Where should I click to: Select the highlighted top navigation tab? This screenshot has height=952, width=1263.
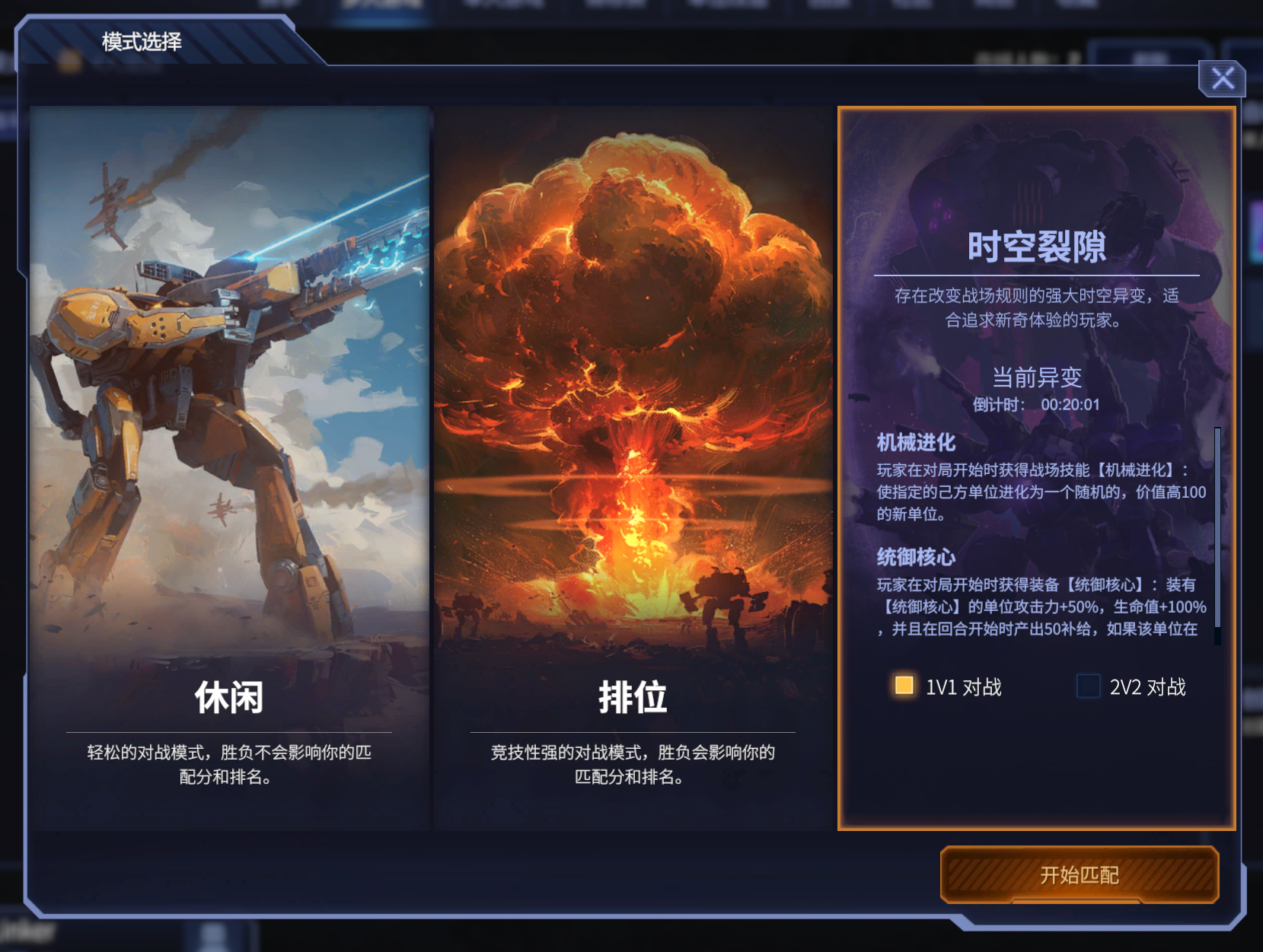click(379, 9)
